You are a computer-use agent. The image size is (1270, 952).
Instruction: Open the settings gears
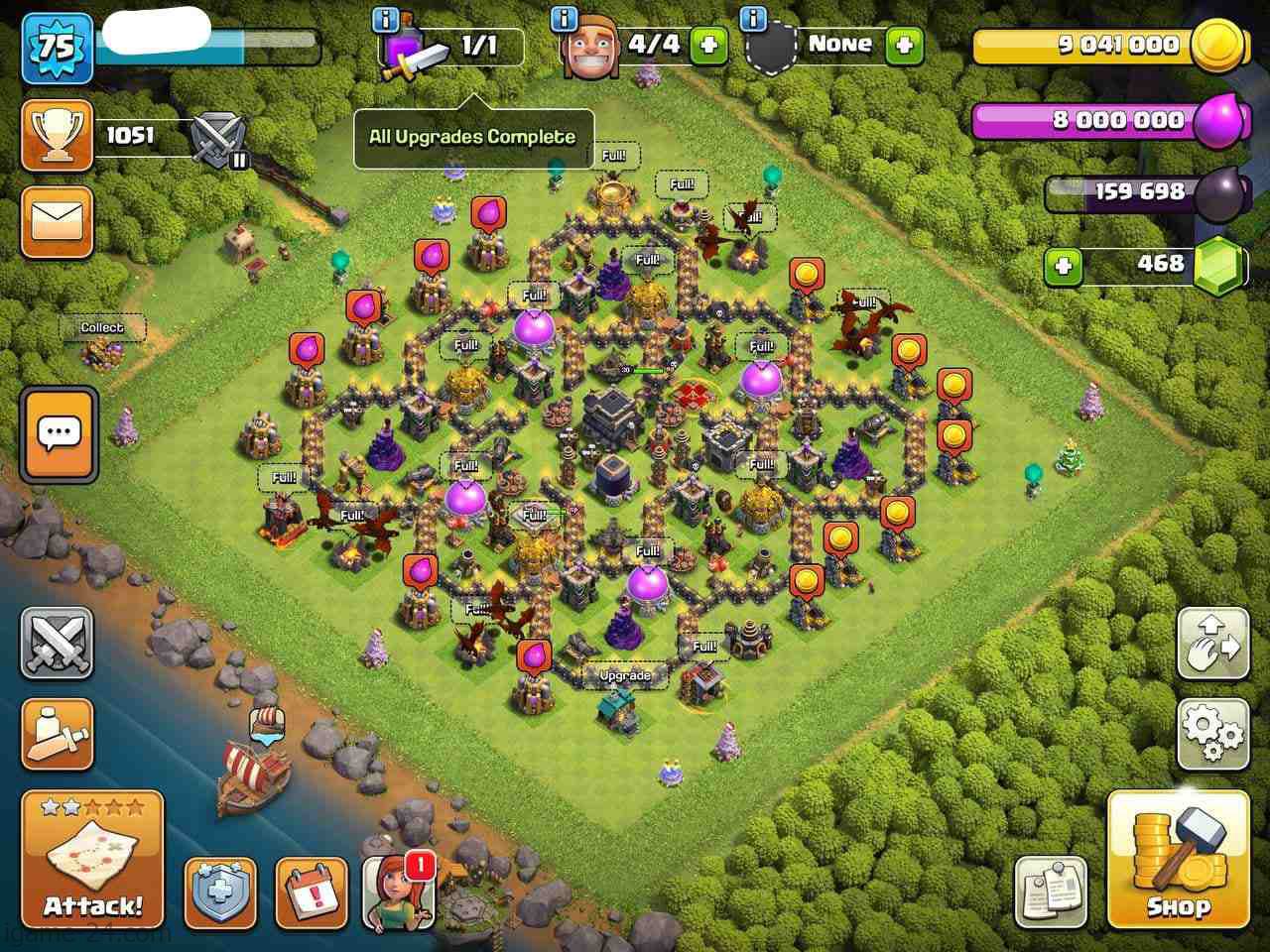pyautogui.click(x=1212, y=734)
